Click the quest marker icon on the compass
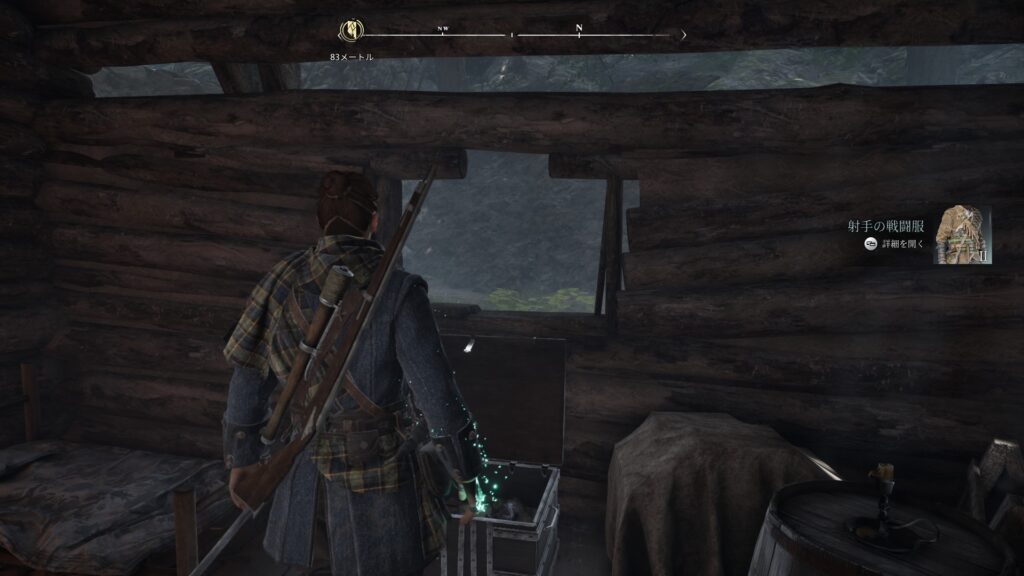The width and height of the screenshot is (1024, 576). pos(352,31)
